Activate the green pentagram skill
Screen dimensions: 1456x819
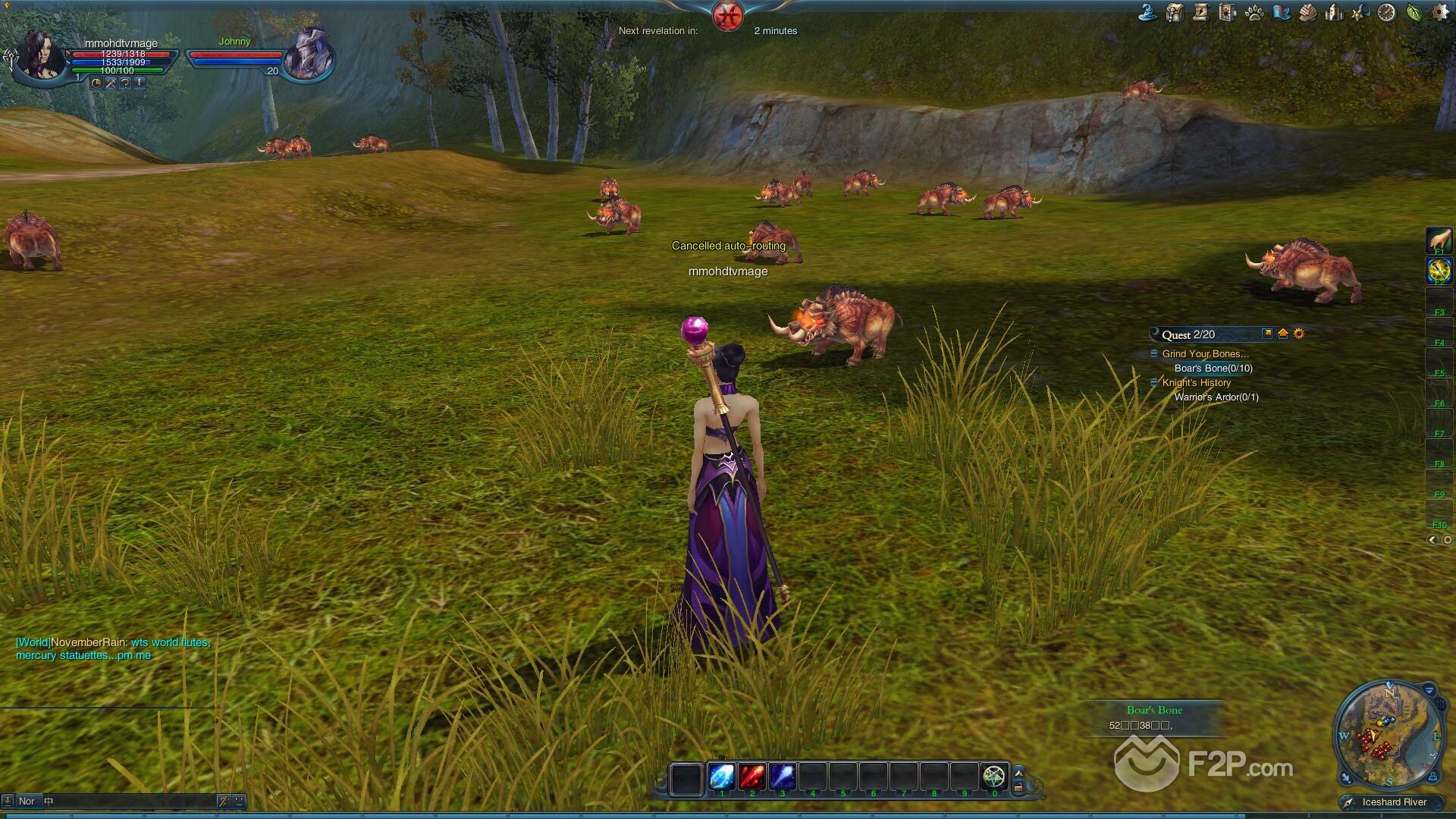[x=993, y=777]
